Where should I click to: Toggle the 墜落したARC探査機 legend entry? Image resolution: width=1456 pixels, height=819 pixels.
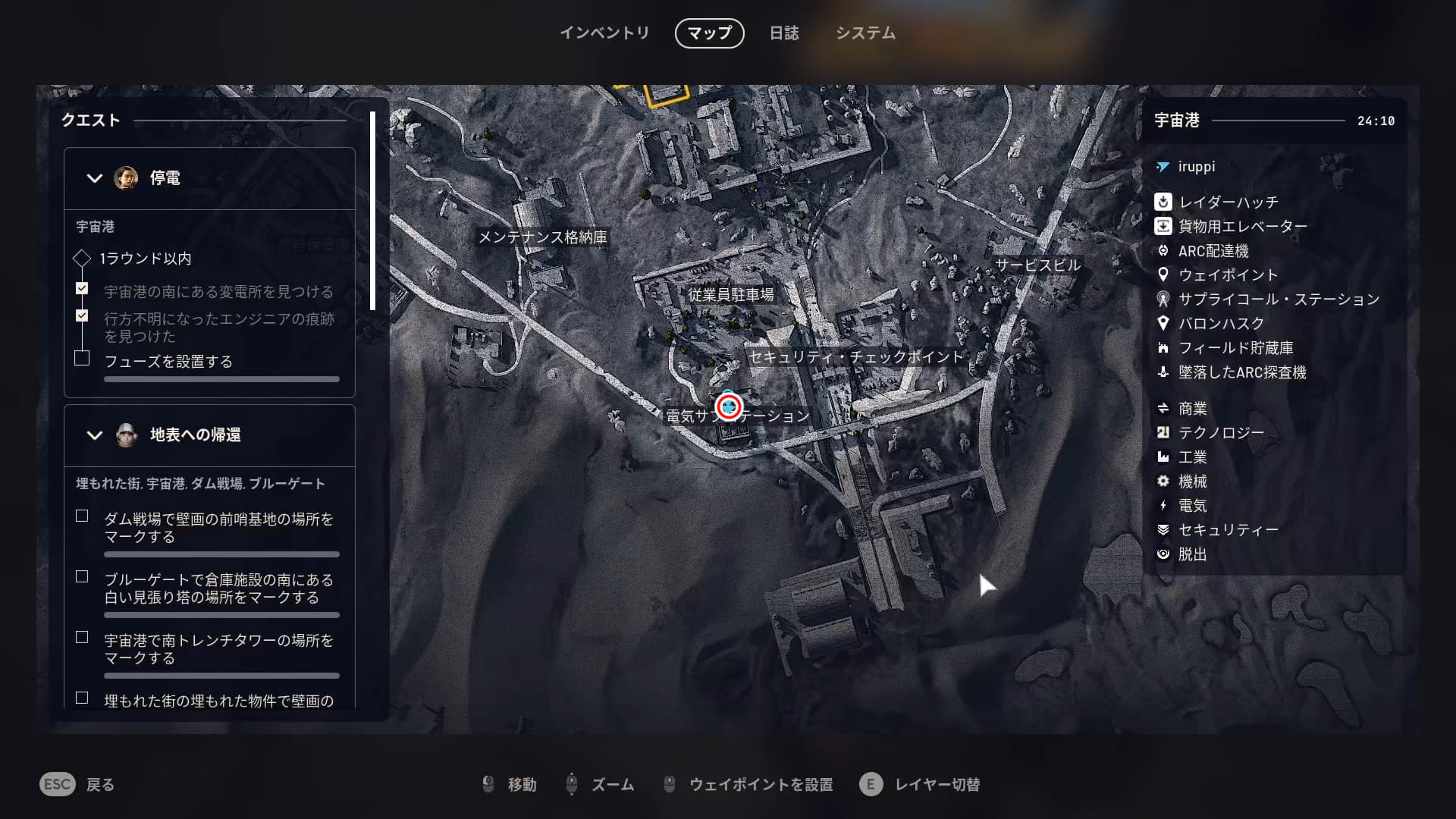point(1241,372)
